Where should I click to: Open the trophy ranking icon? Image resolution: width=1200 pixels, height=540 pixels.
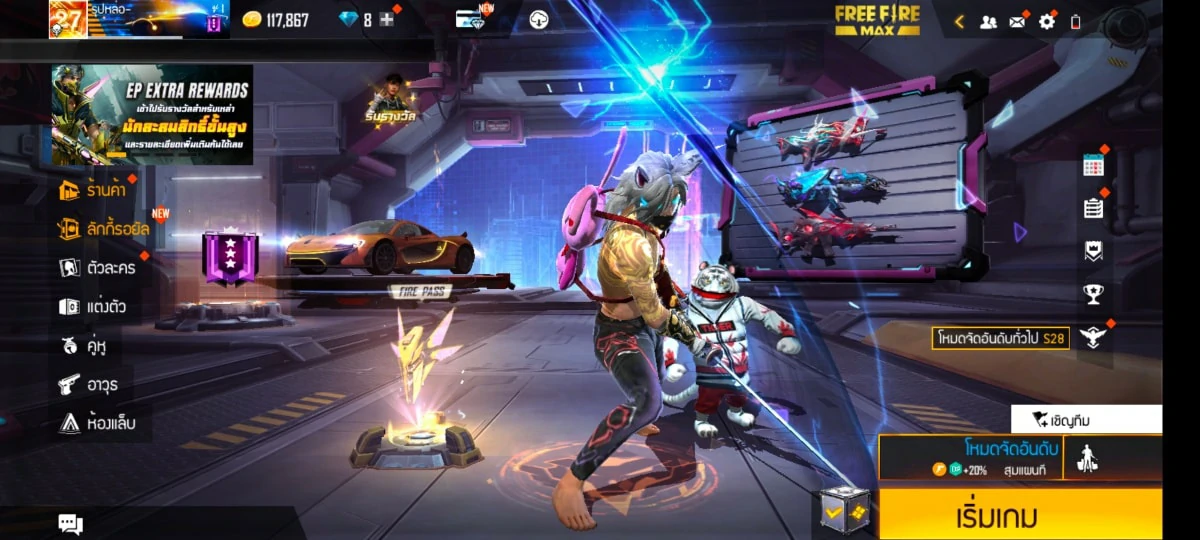pos(1093,294)
